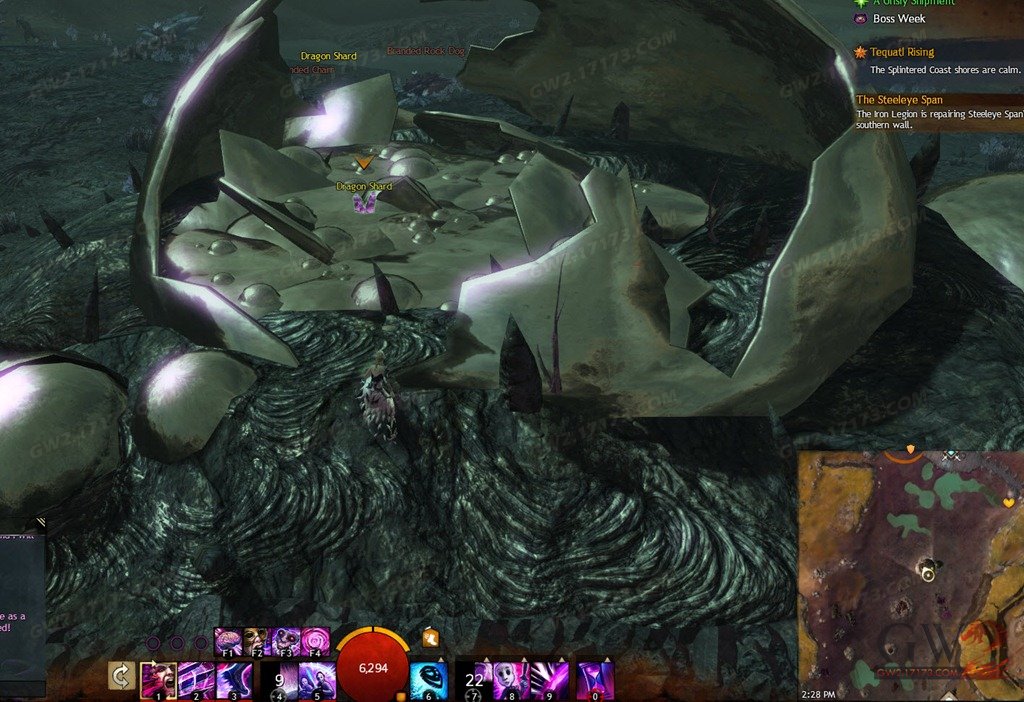Select weapon skill 5 with two figures
The height and width of the screenshot is (702, 1024).
[x=316, y=678]
